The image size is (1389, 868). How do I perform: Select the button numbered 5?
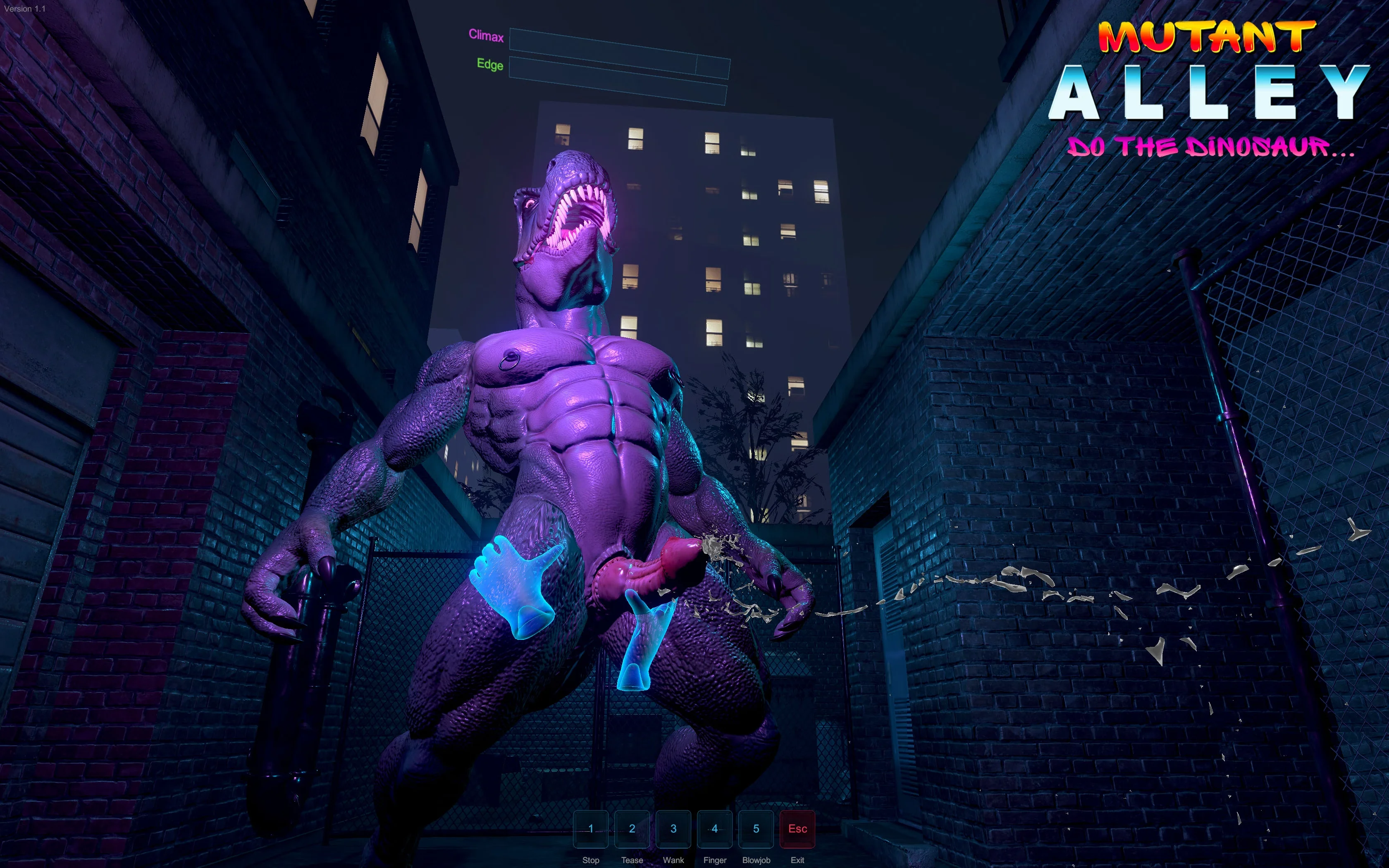756,829
